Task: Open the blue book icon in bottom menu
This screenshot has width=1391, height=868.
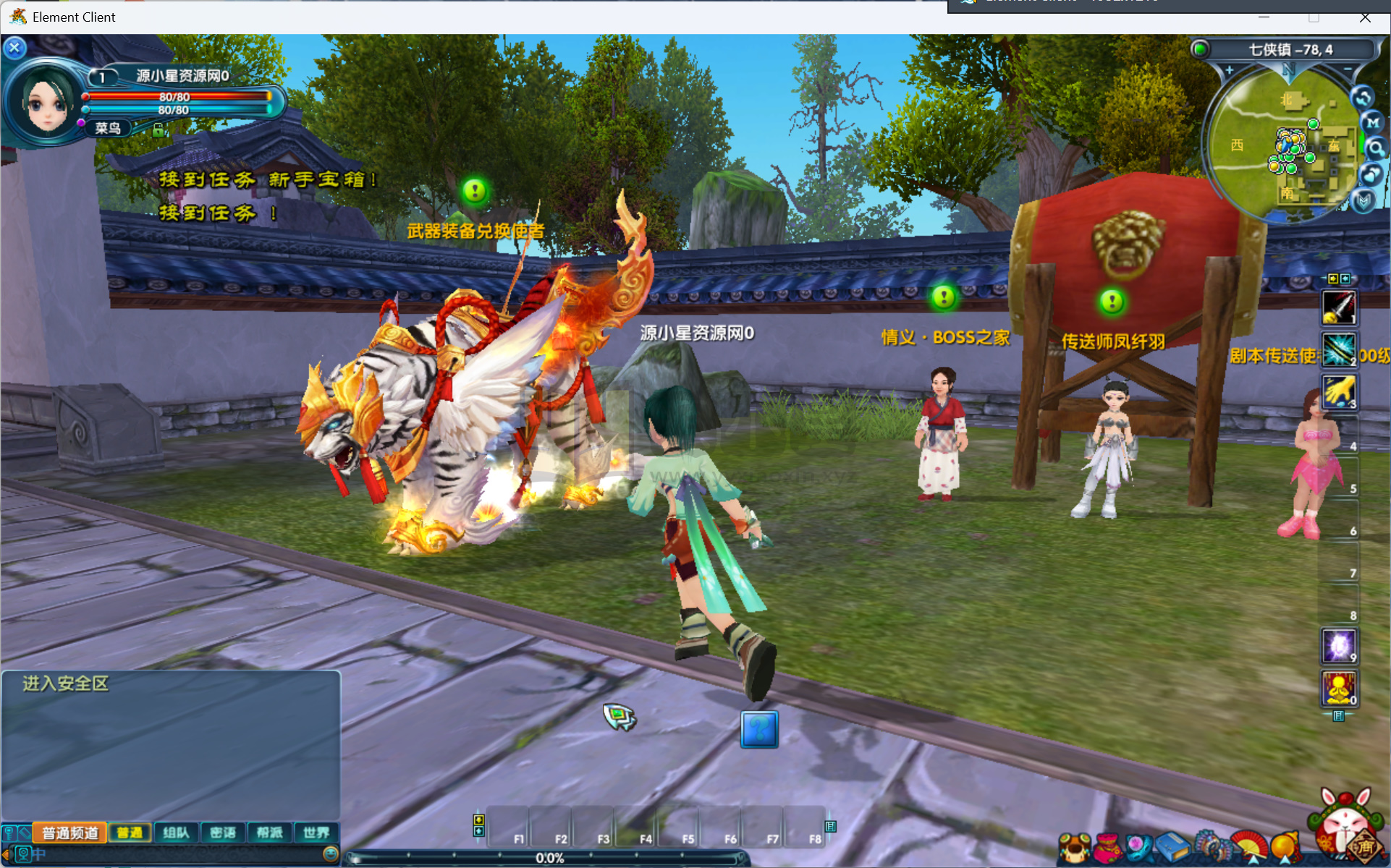Action: click(x=1173, y=848)
